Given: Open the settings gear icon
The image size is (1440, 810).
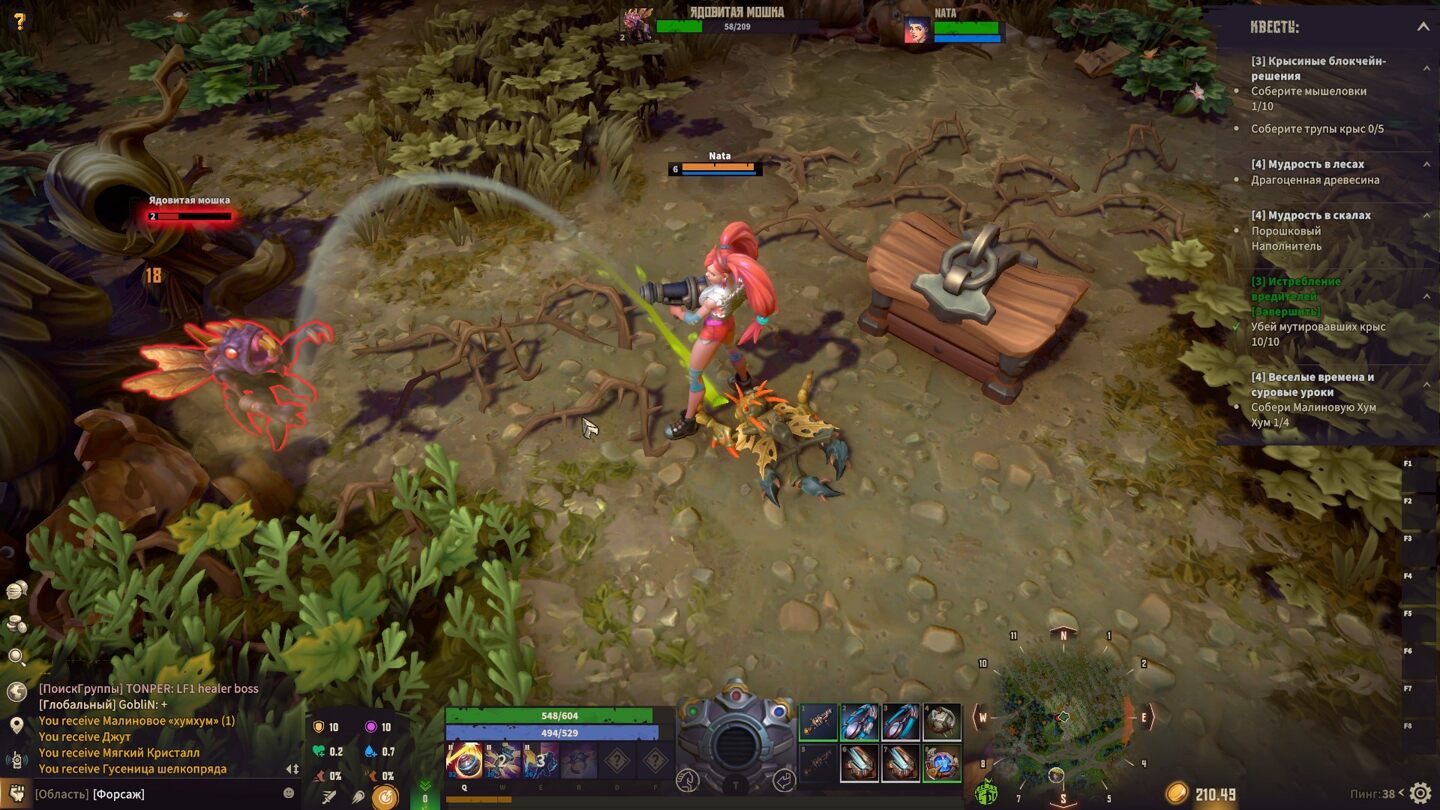Looking at the screenshot, I should click(1420, 794).
